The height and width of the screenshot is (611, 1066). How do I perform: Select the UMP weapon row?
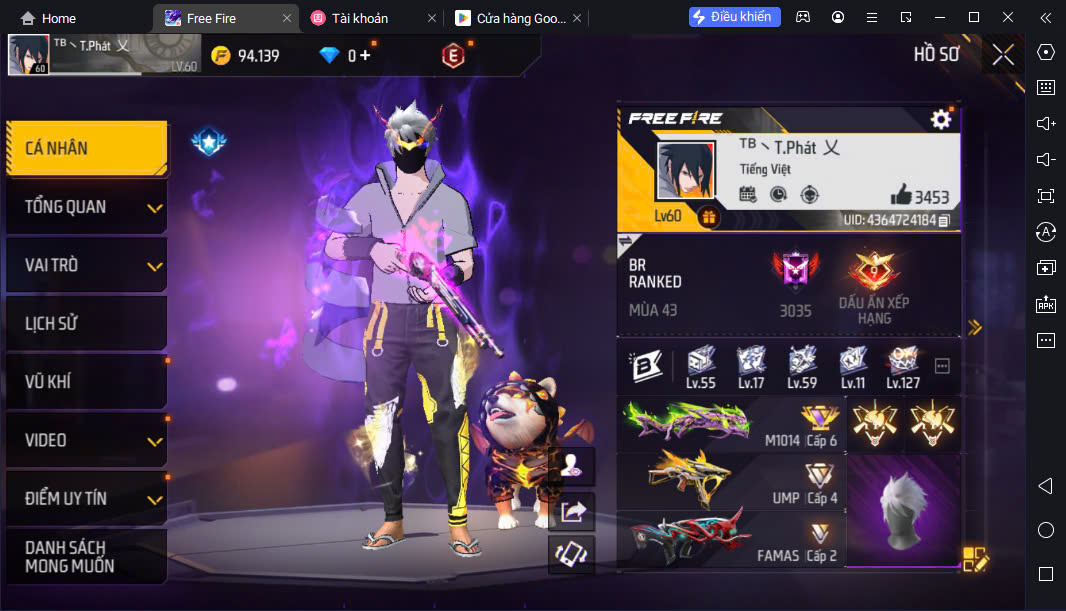tap(730, 482)
